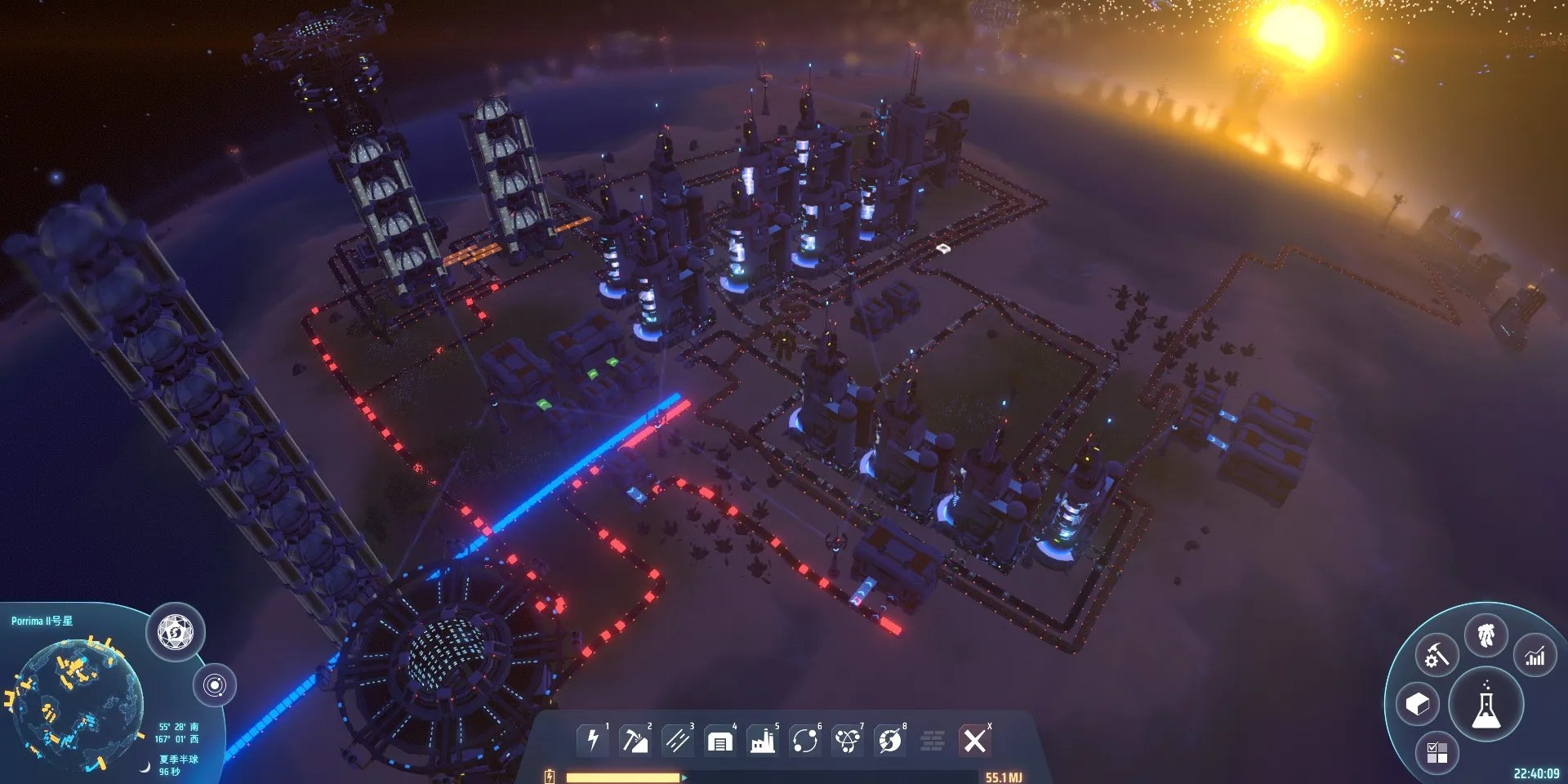Open the blueprint menu cube icon
The height and width of the screenshot is (784, 1568).
(x=1417, y=703)
